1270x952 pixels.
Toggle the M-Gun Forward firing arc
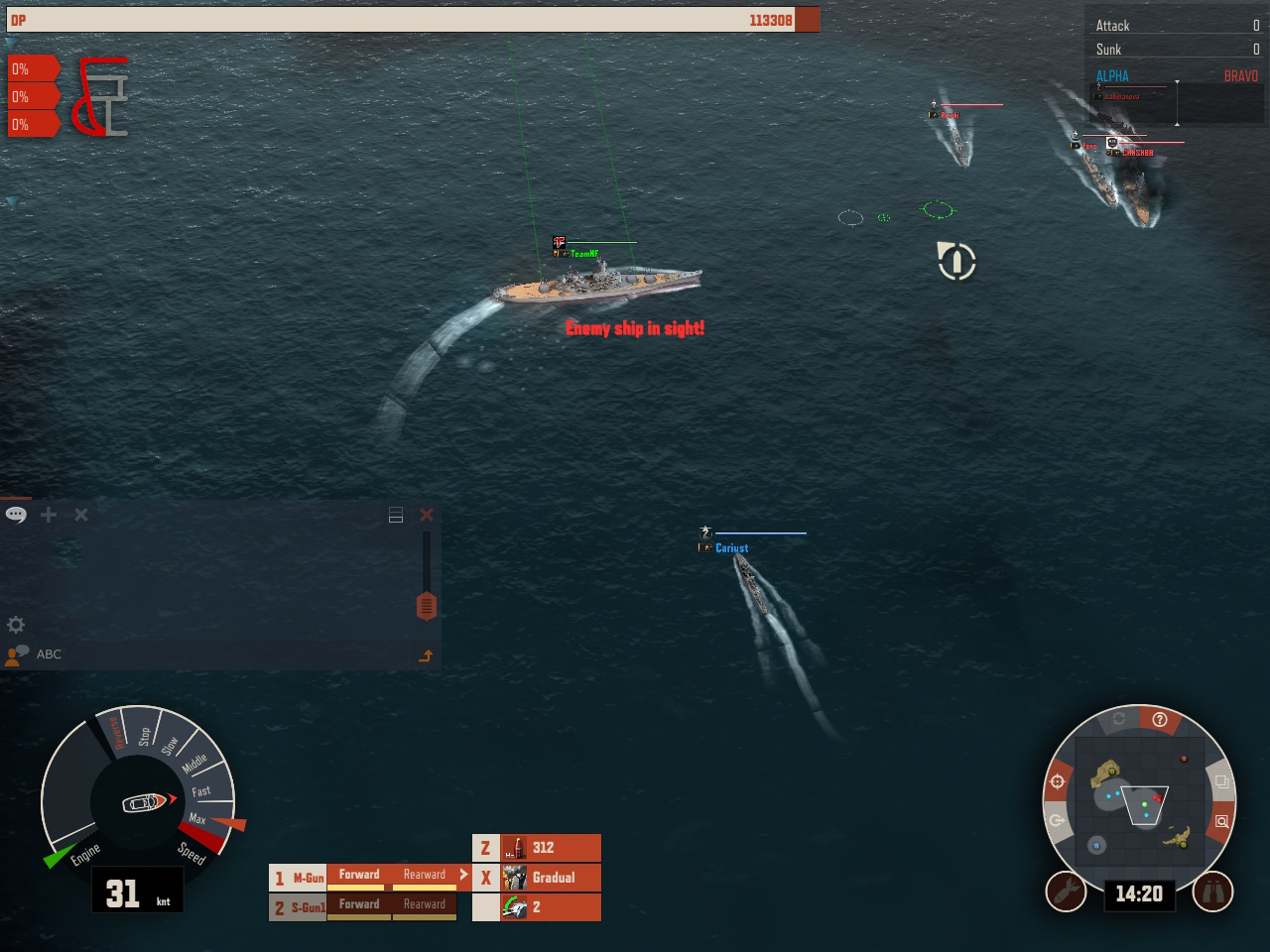click(360, 874)
